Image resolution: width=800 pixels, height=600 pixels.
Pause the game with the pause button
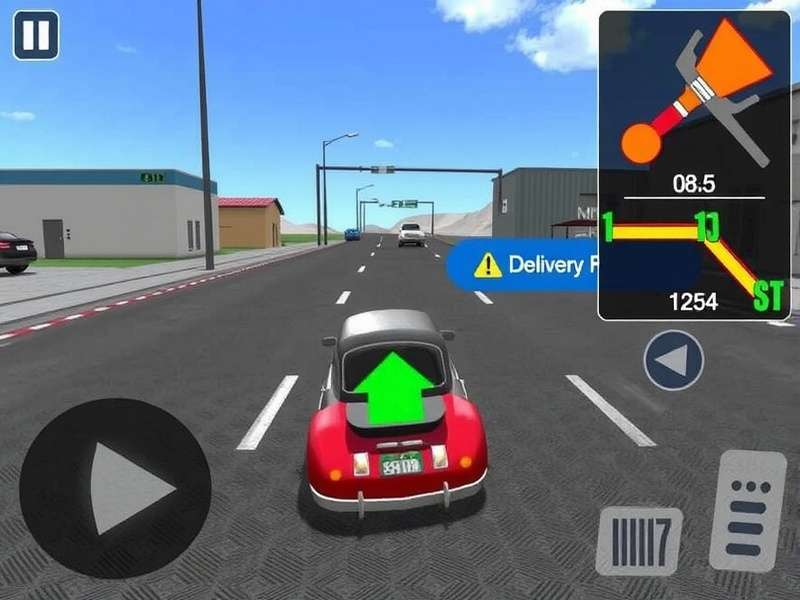click(36, 35)
